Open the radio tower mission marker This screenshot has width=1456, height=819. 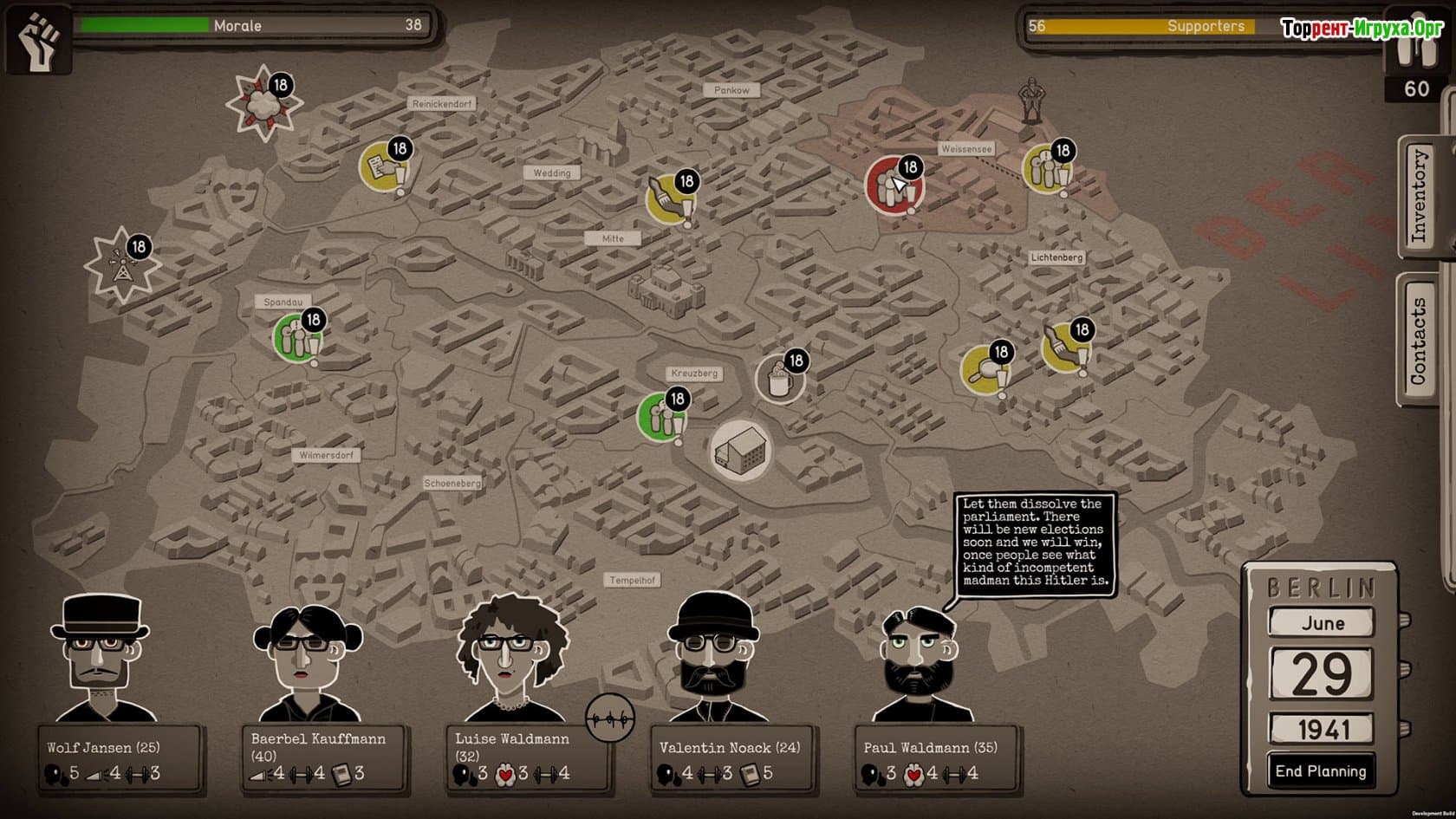click(x=121, y=264)
